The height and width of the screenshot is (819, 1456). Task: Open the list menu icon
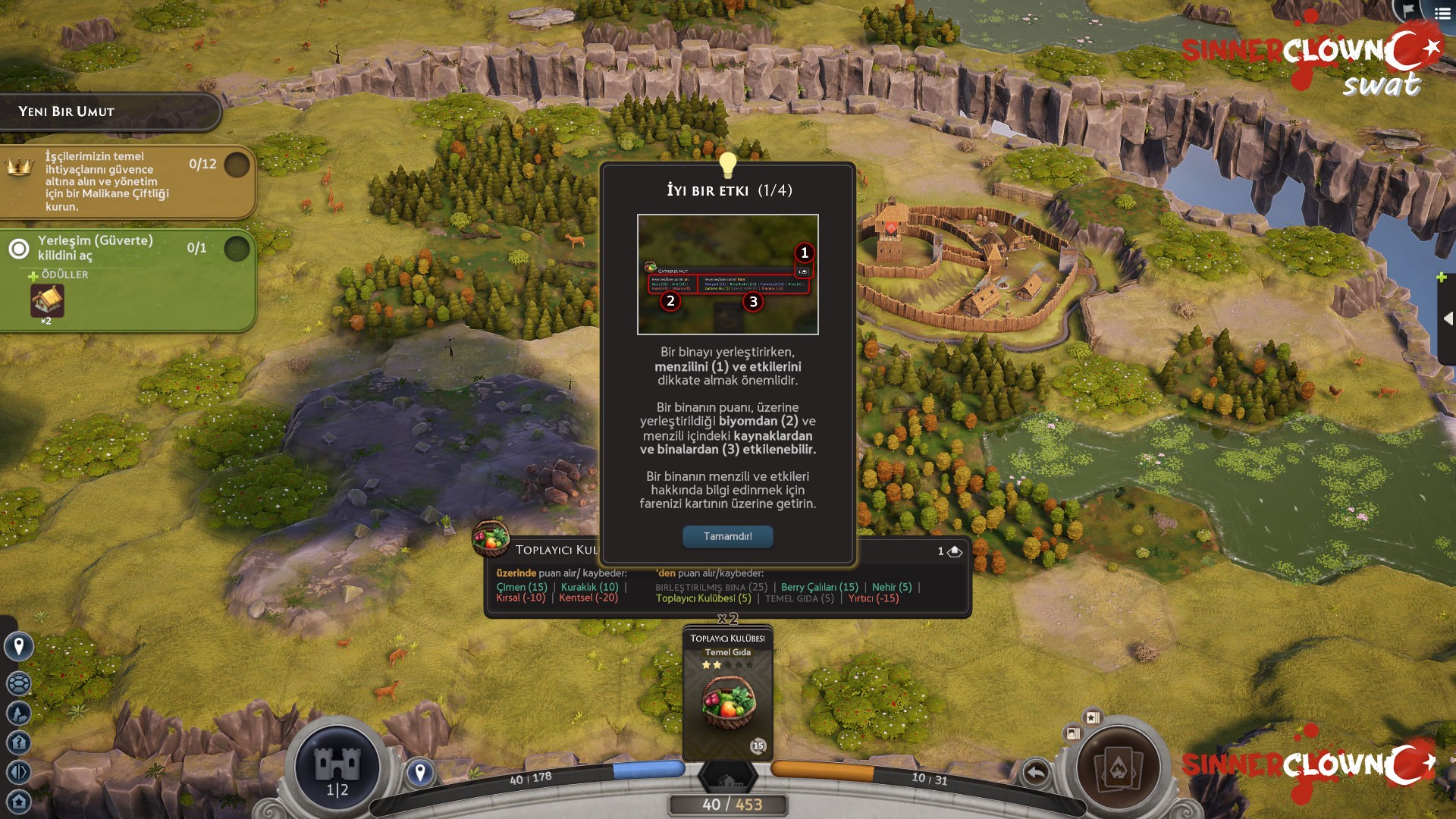coord(1442,13)
